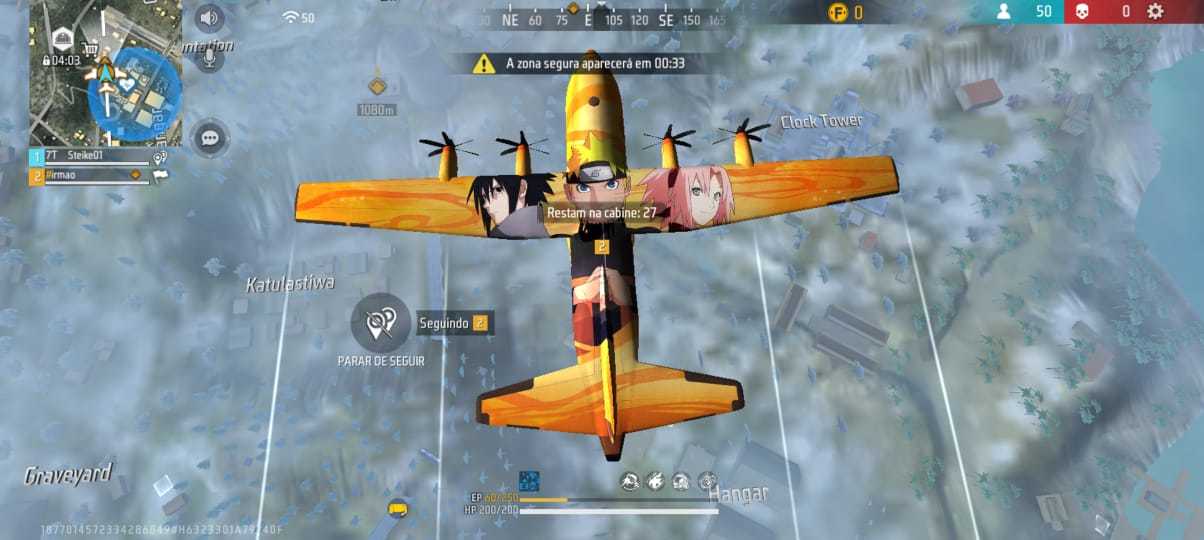Image resolution: width=1204 pixels, height=540 pixels.
Task: Toggle the speaker sound icon
Action: (x=209, y=18)
